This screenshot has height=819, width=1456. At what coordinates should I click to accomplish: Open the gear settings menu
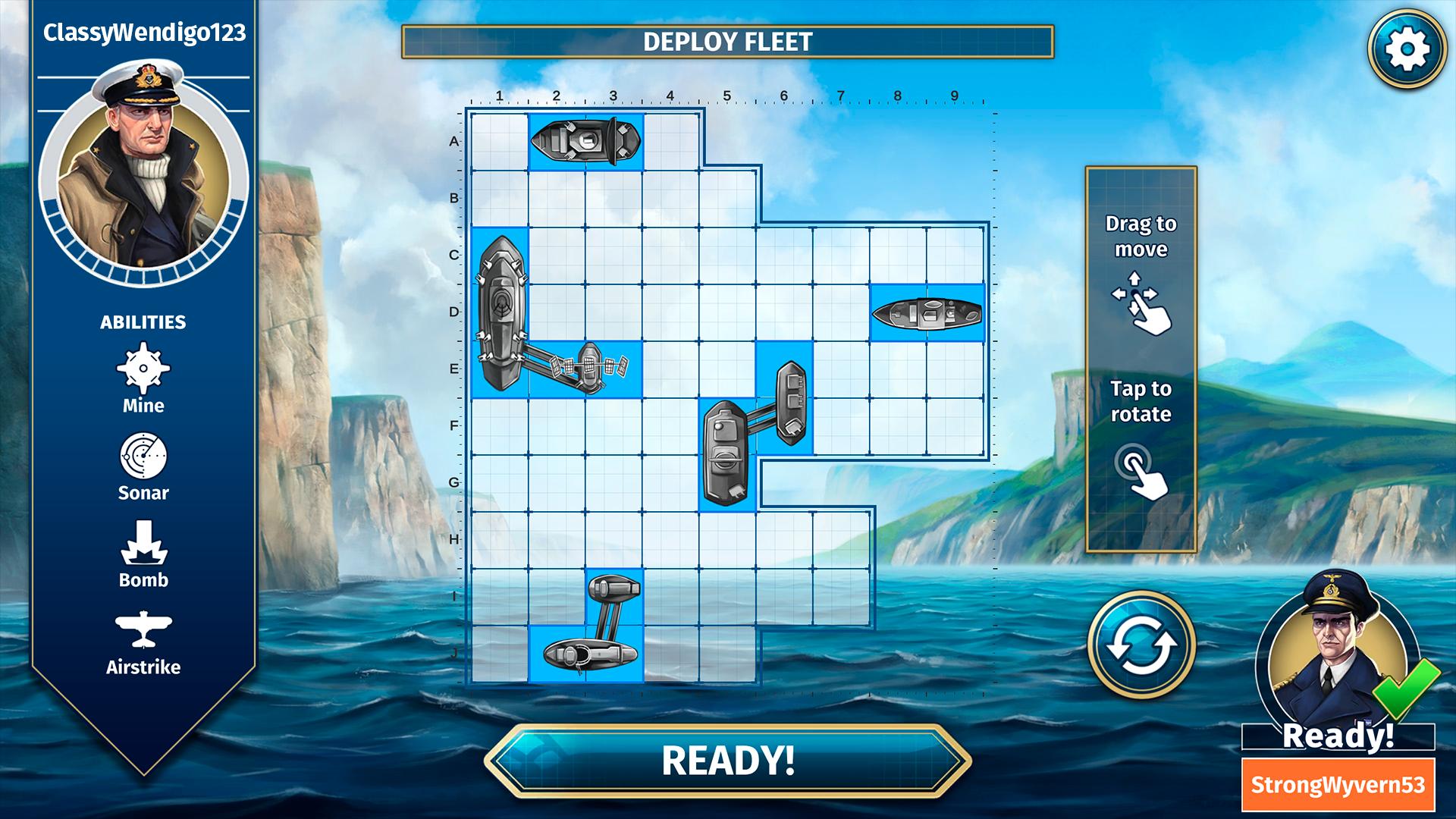pyautogui.click(x=1407, y=49)
